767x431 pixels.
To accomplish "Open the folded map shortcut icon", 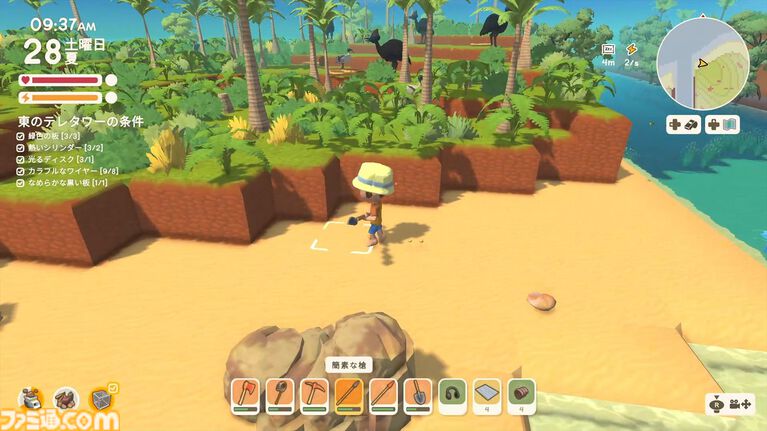I will pyautogui.click(x=722, y=125).
